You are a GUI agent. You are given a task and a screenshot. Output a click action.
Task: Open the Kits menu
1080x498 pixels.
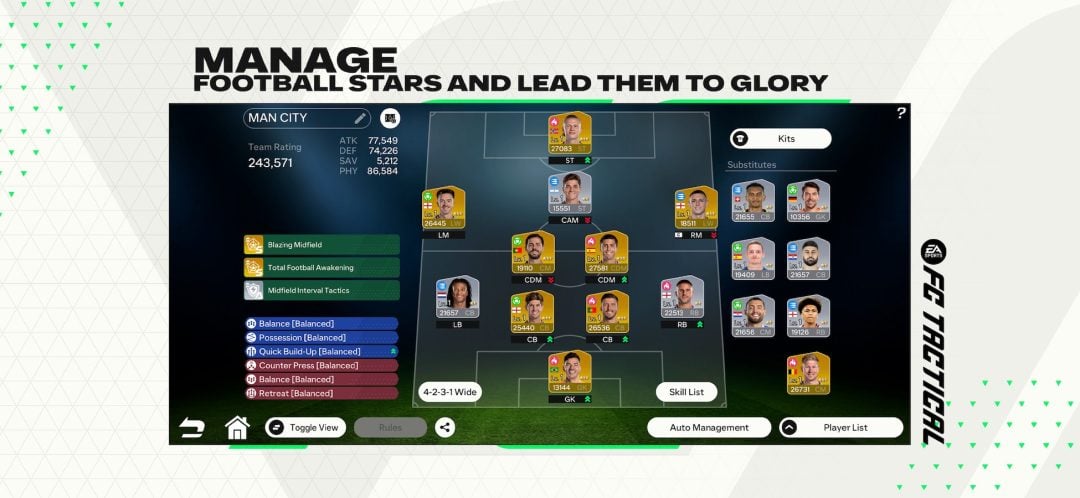780,139
